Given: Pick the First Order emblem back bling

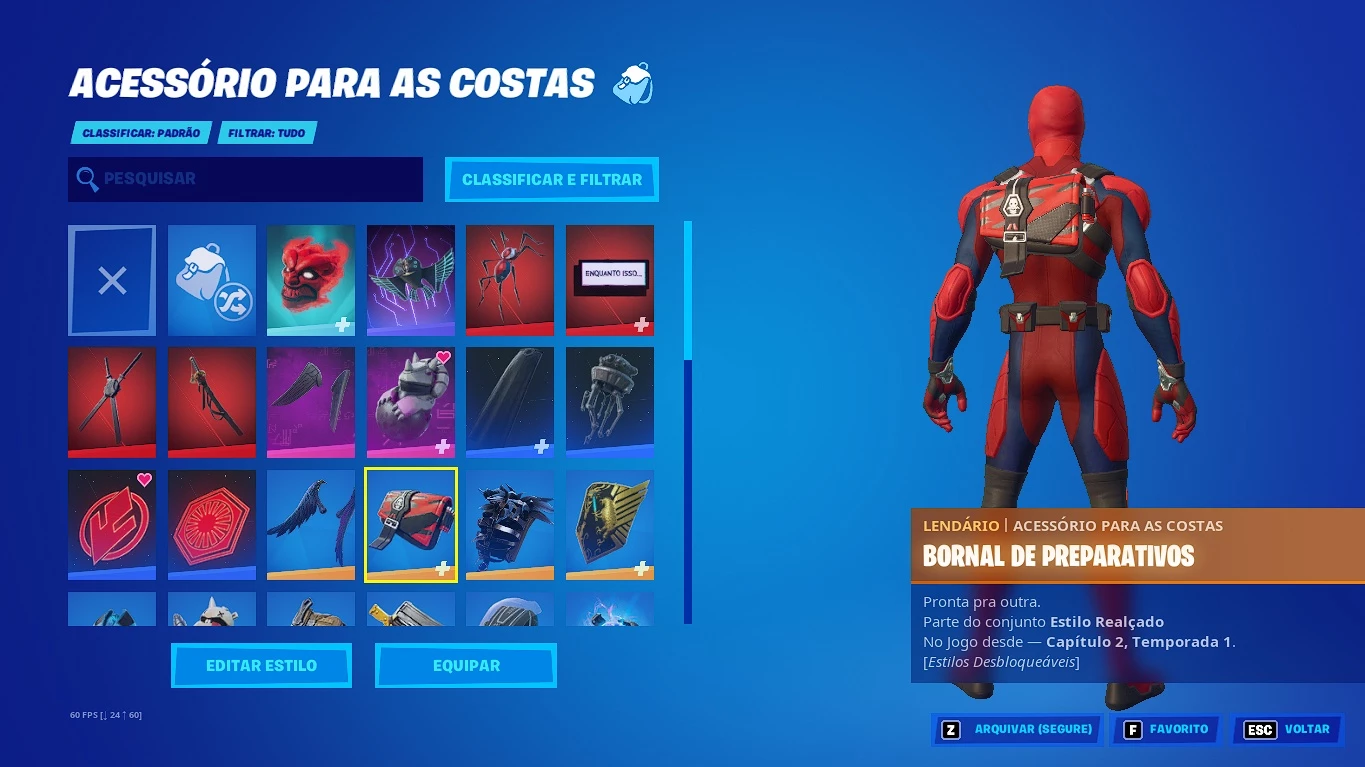Looking at the screenshot, I should [x=211, y=524].
